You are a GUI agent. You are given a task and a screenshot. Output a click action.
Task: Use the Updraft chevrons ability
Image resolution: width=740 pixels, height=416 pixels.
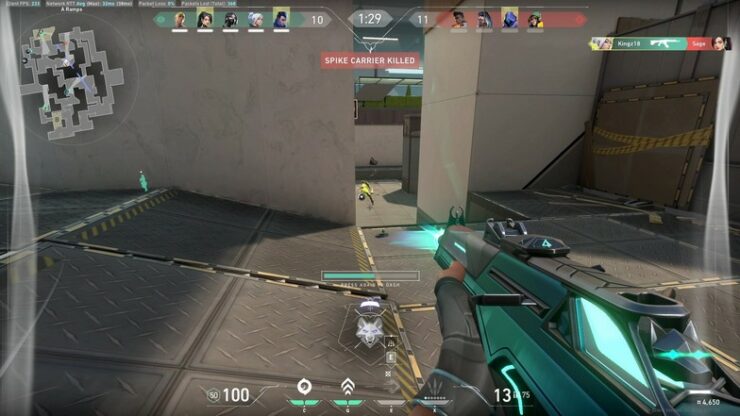tap(347, 387)
